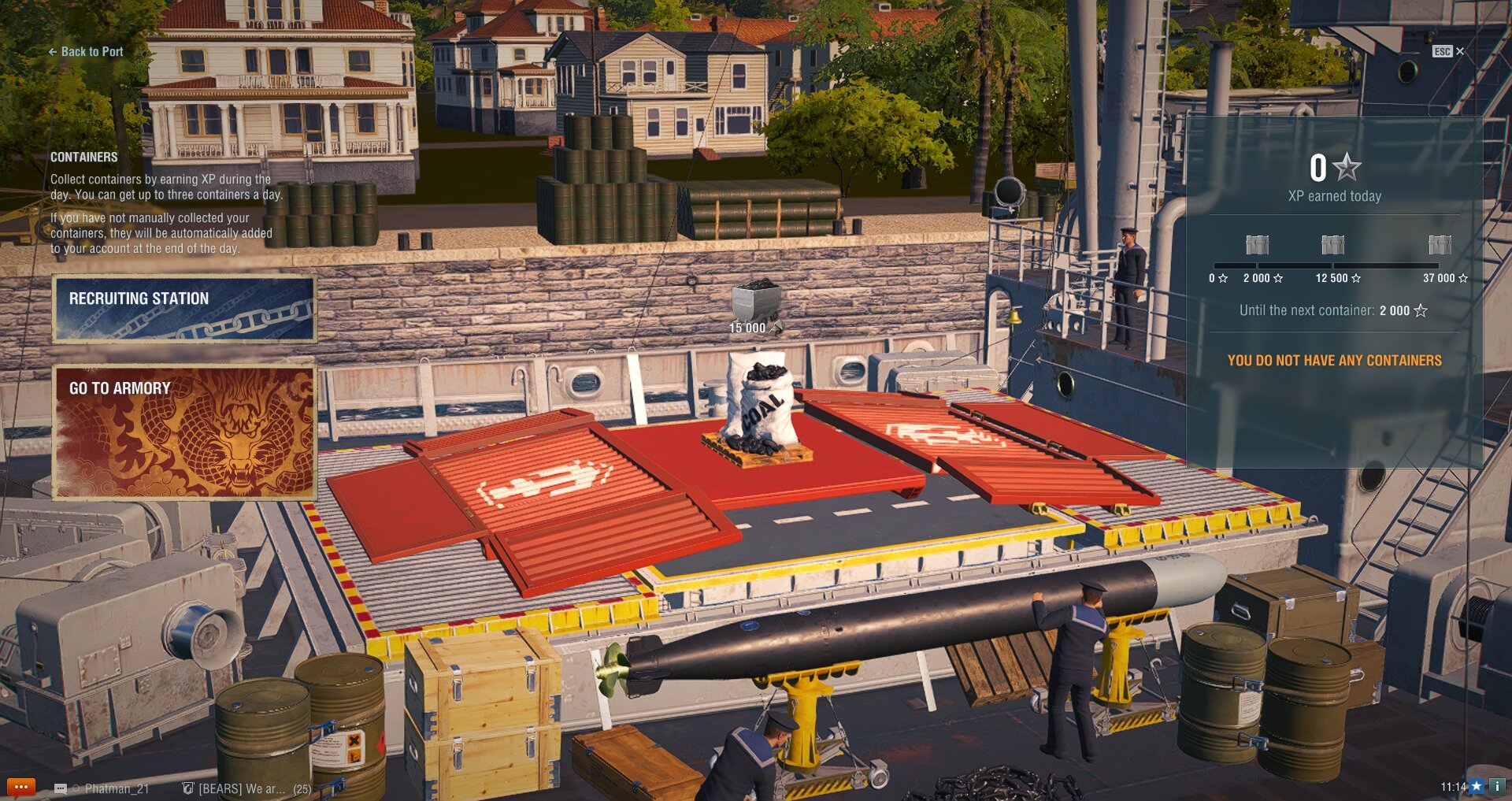Image resolution: width=1512 pixels, height=801 pixels.
Task: Close the containers screen with the X
Action: pos(1459,51)
